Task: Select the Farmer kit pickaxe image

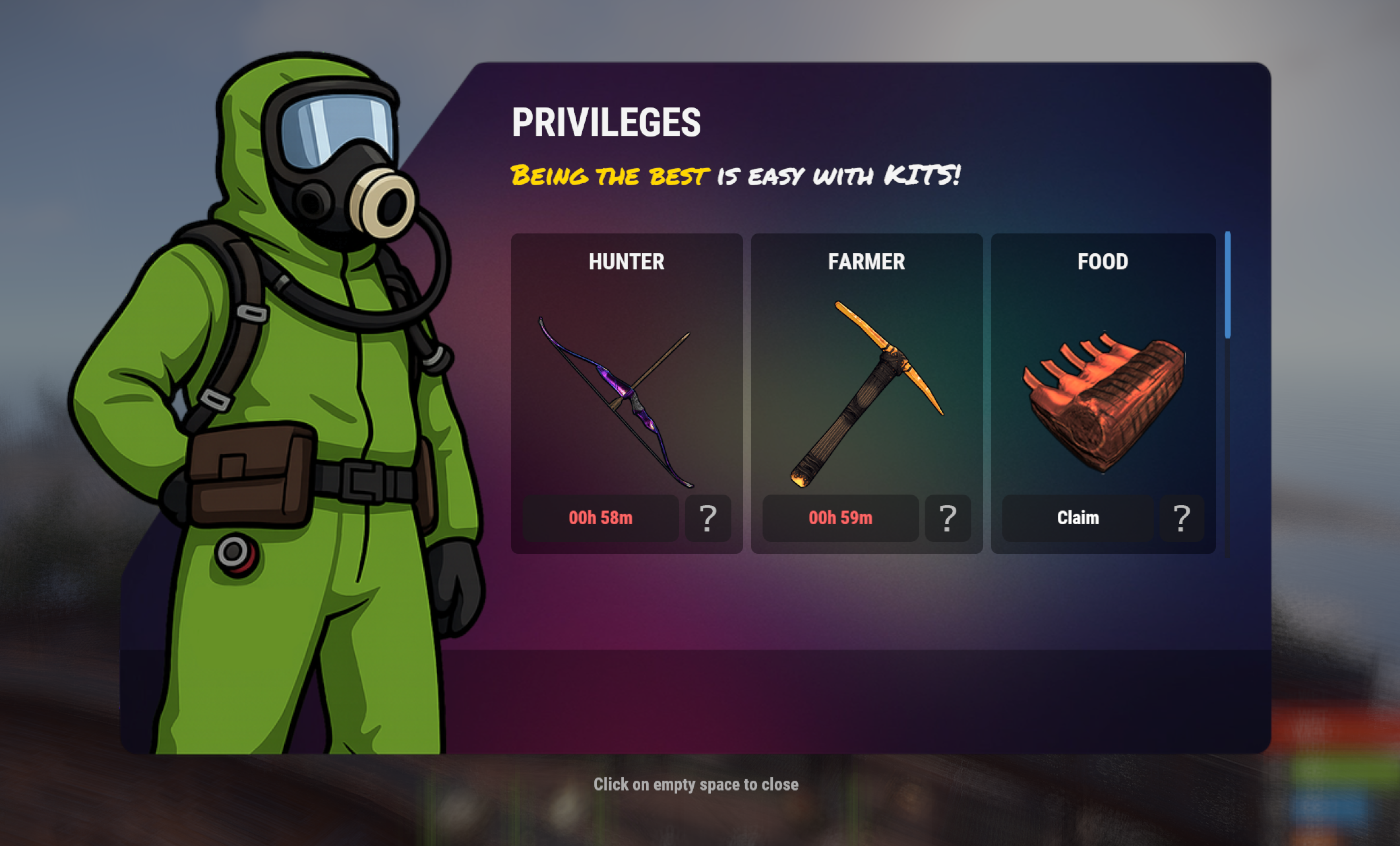Action: [x=867, y=393]
